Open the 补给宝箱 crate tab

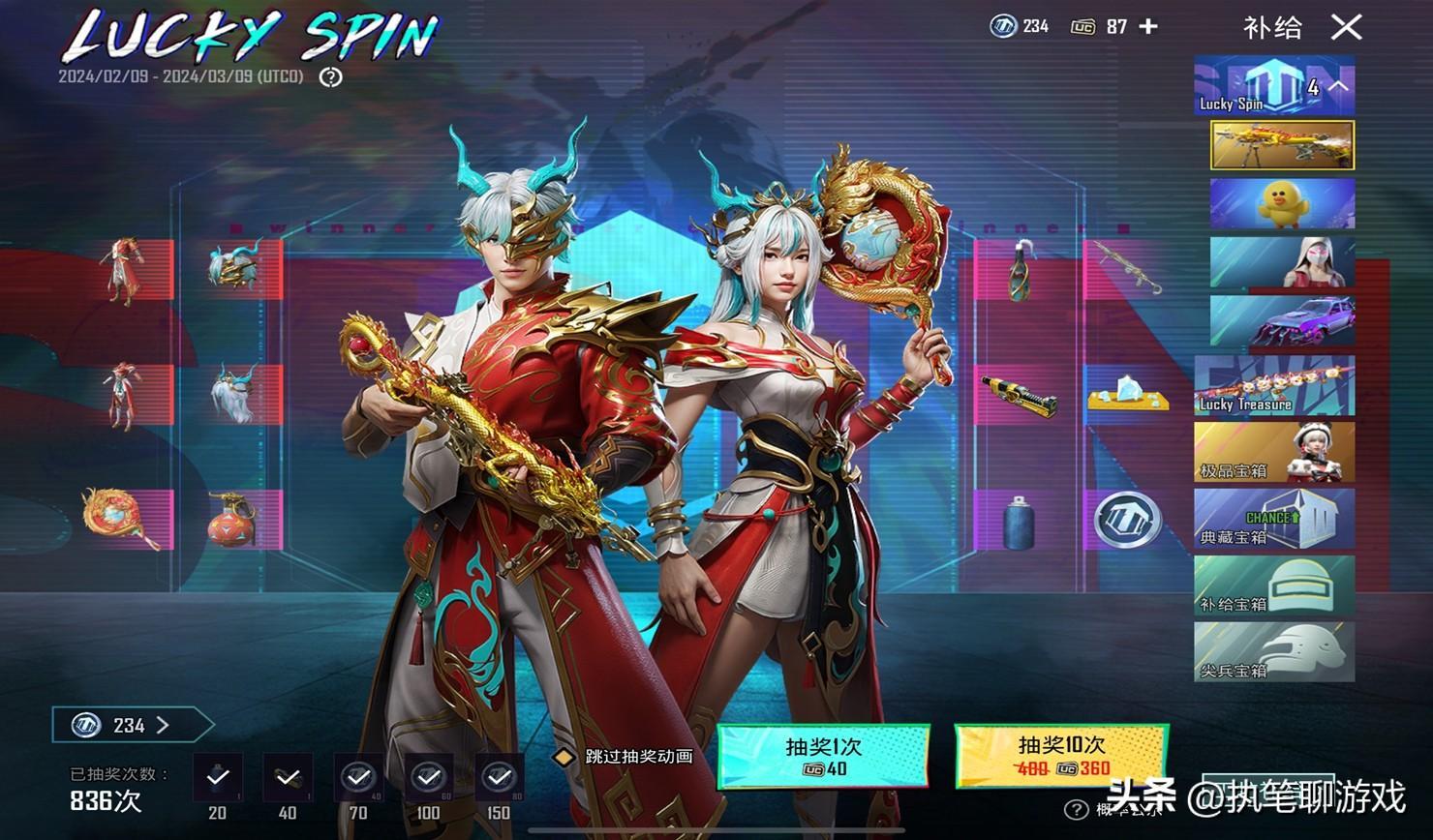pyautogui.click(x=1274, y=585)
